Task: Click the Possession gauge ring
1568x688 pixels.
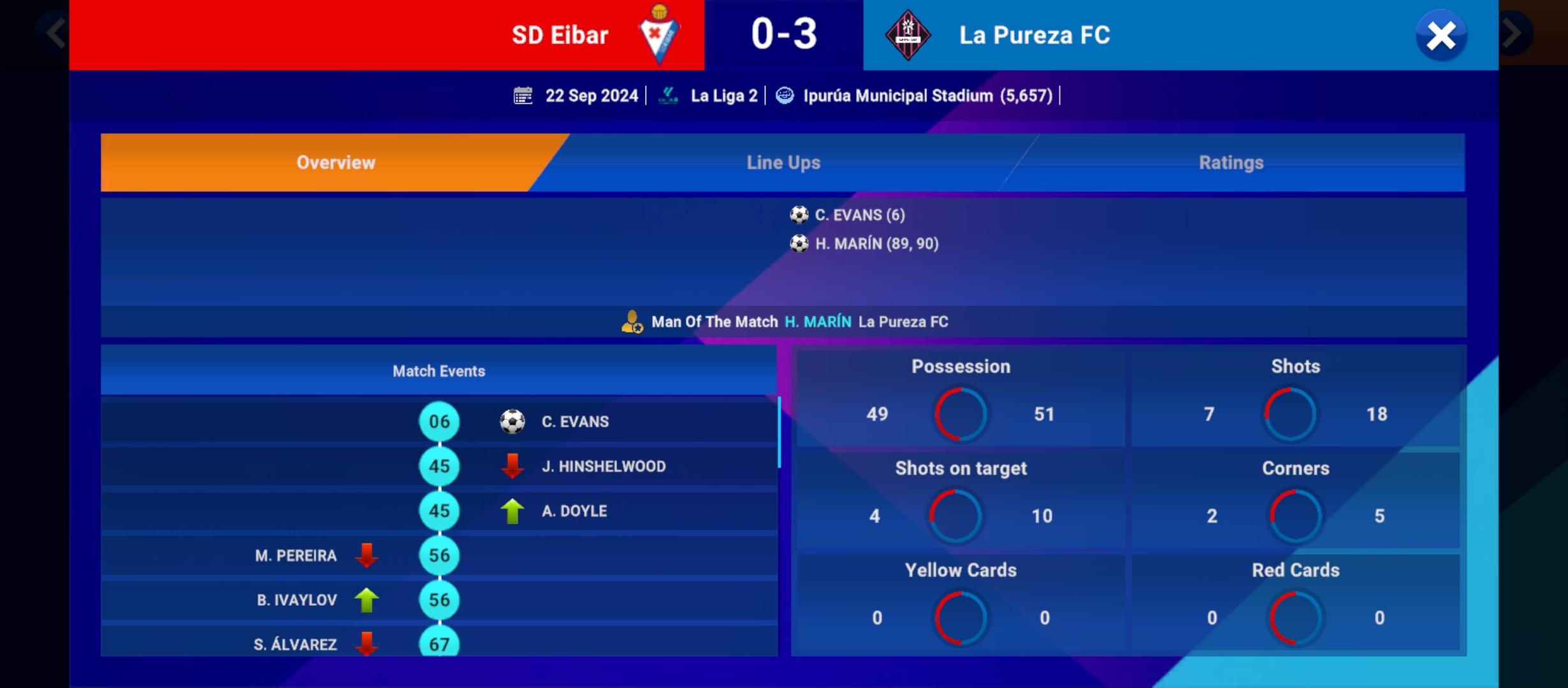Action: [x=960, y=414]
